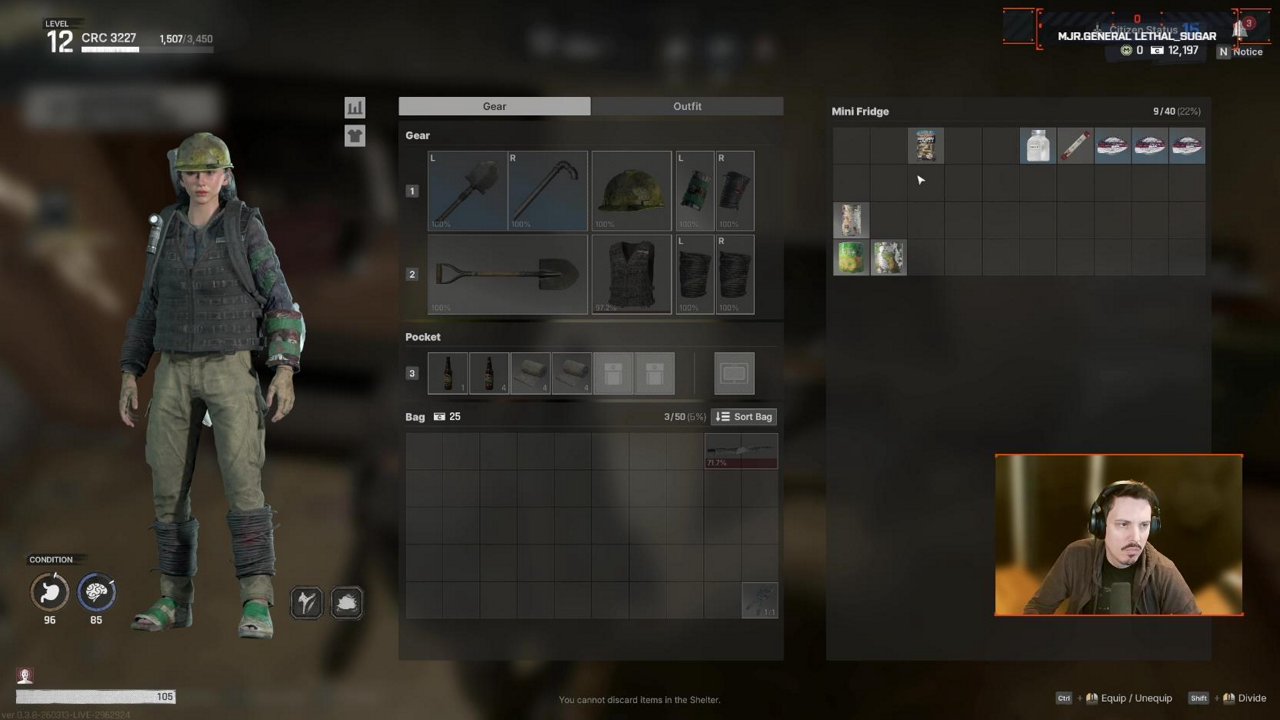The height and width of the screenshot is (720, 1280).
Task: Click the brain sanity condition icon
Action: point(96,592)
